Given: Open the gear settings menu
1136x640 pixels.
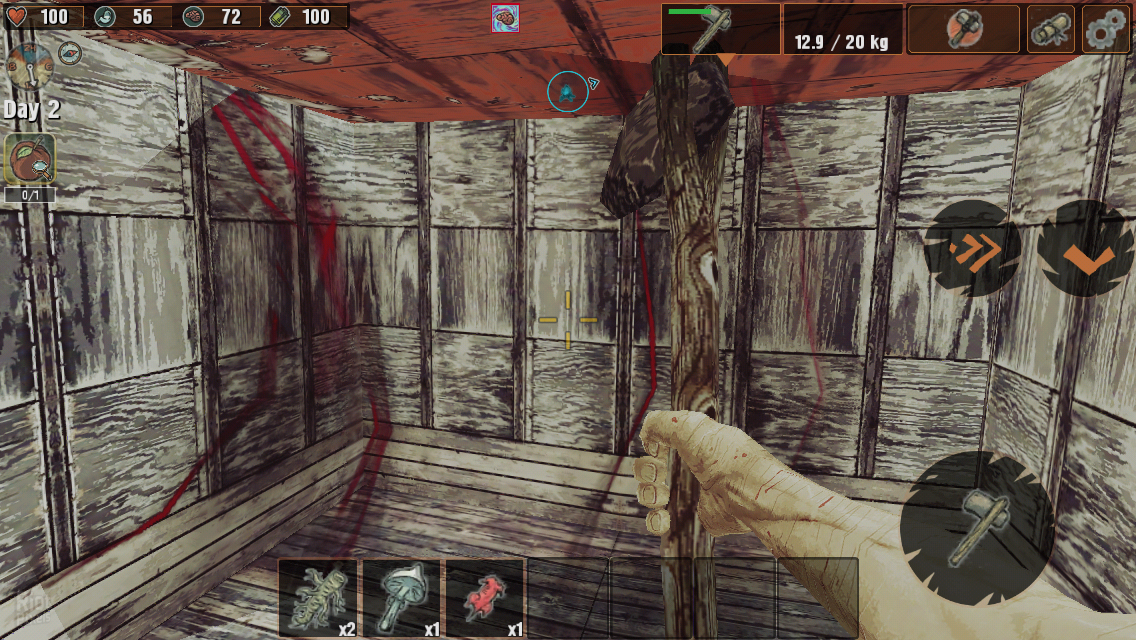Looking at the screenshot, I should 1105,29.
